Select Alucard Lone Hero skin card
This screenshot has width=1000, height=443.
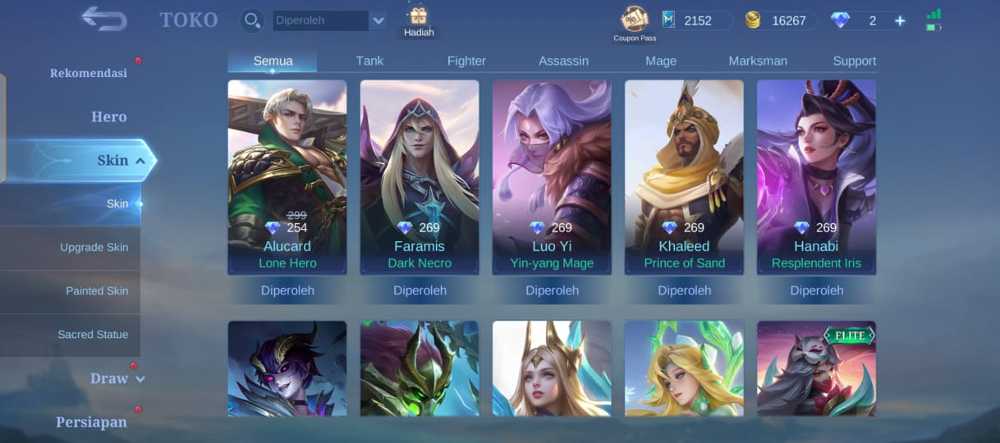click(x=287, y=177)
